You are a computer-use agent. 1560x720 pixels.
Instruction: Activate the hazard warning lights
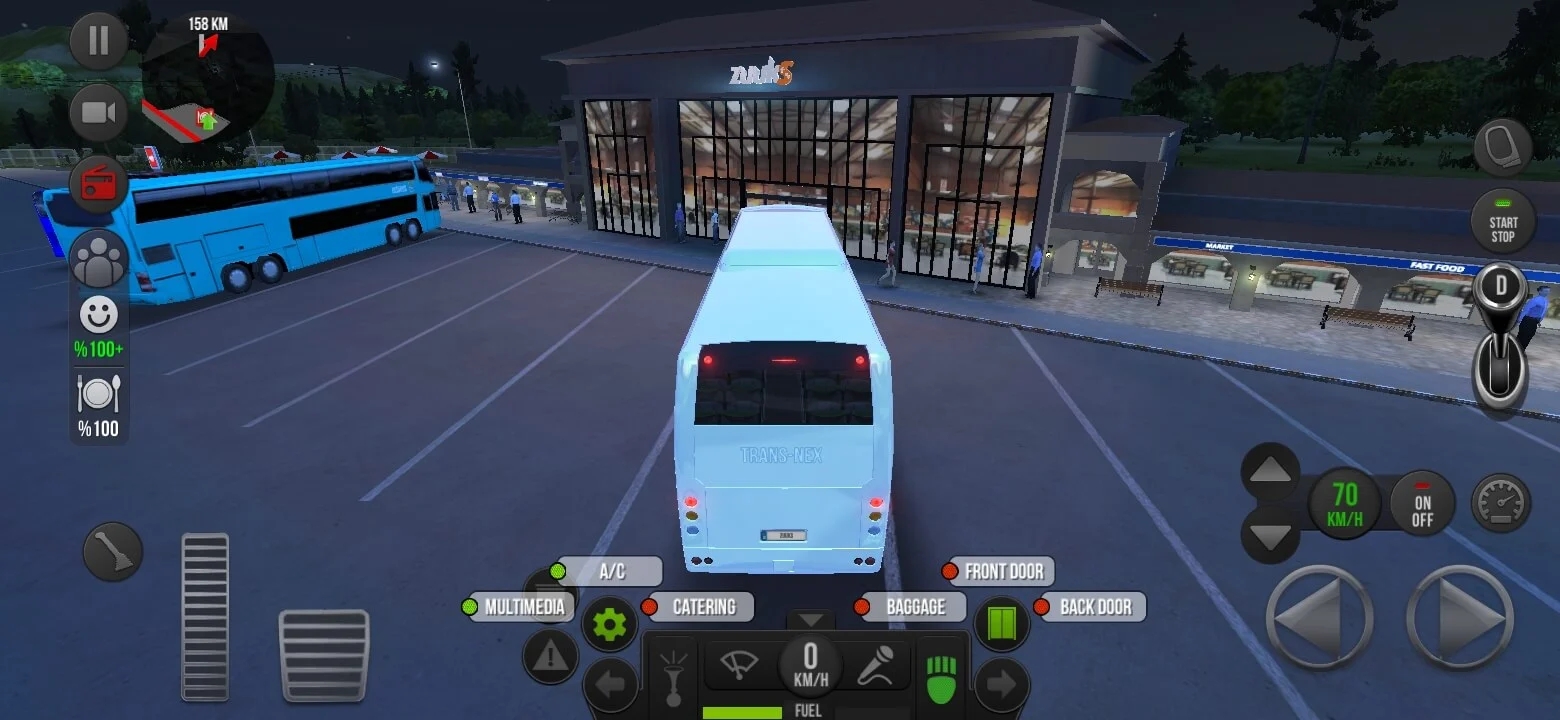[x=550, y=656]
